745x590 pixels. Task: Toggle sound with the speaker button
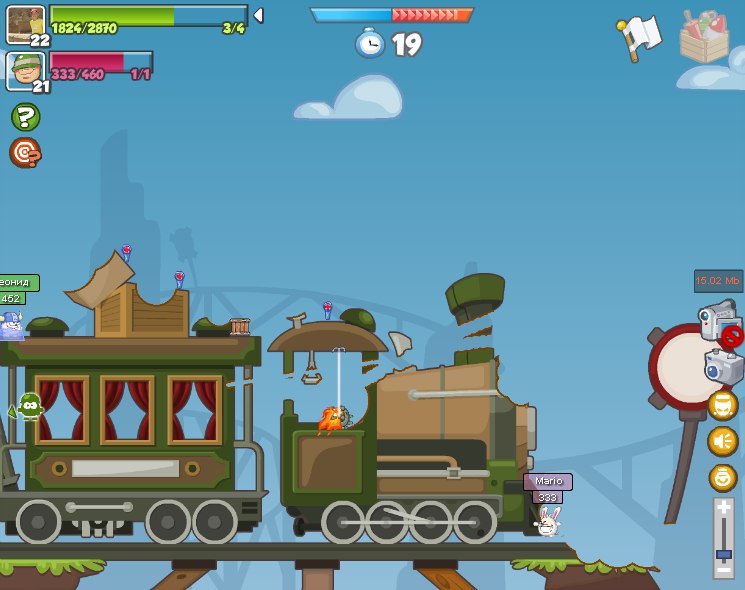[x=722, y=441]
